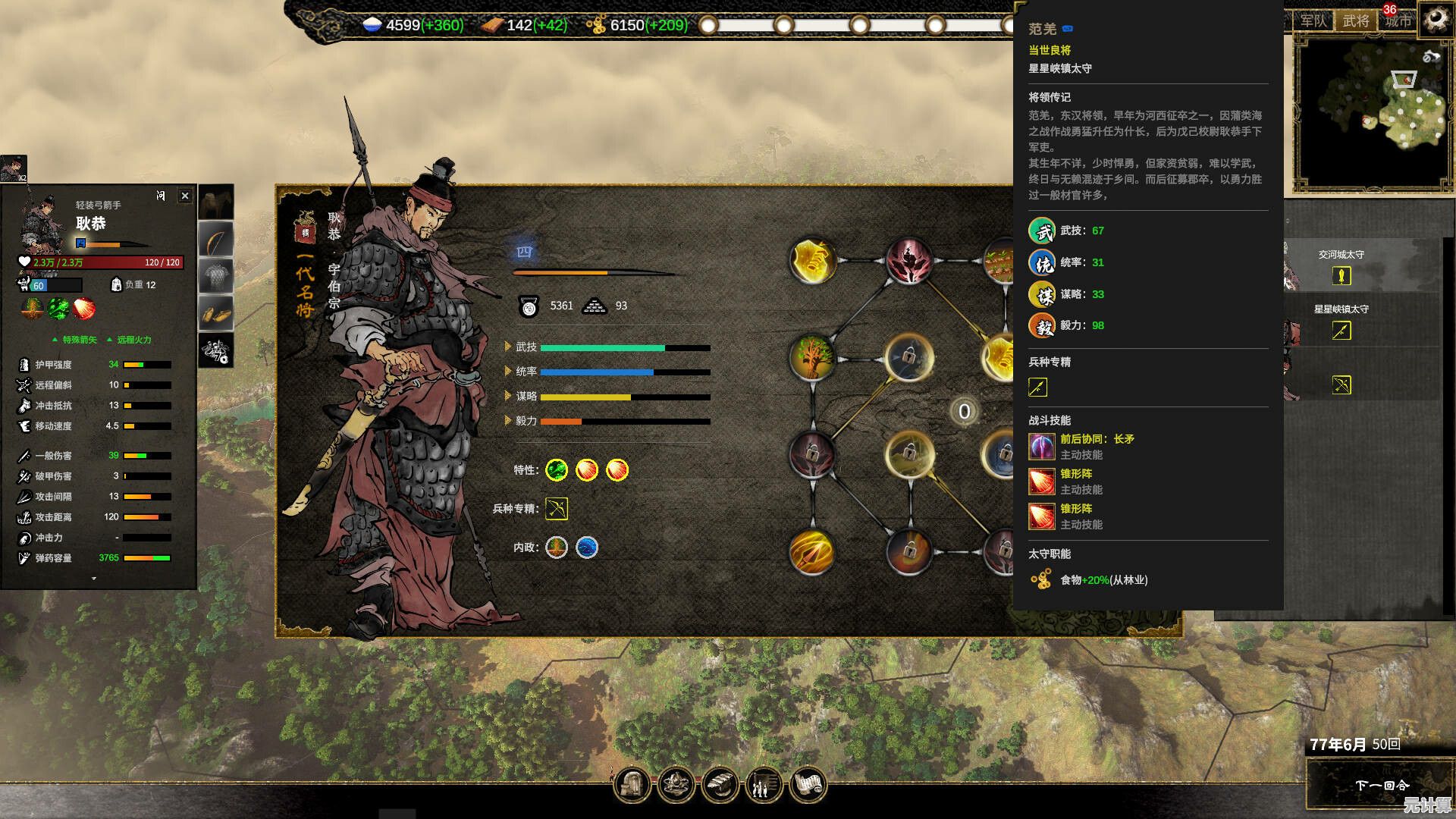This screenshot has width=1456, height=819.
Task: Open the 武将 (generals) tab
Action: [x=1356, y=21]
